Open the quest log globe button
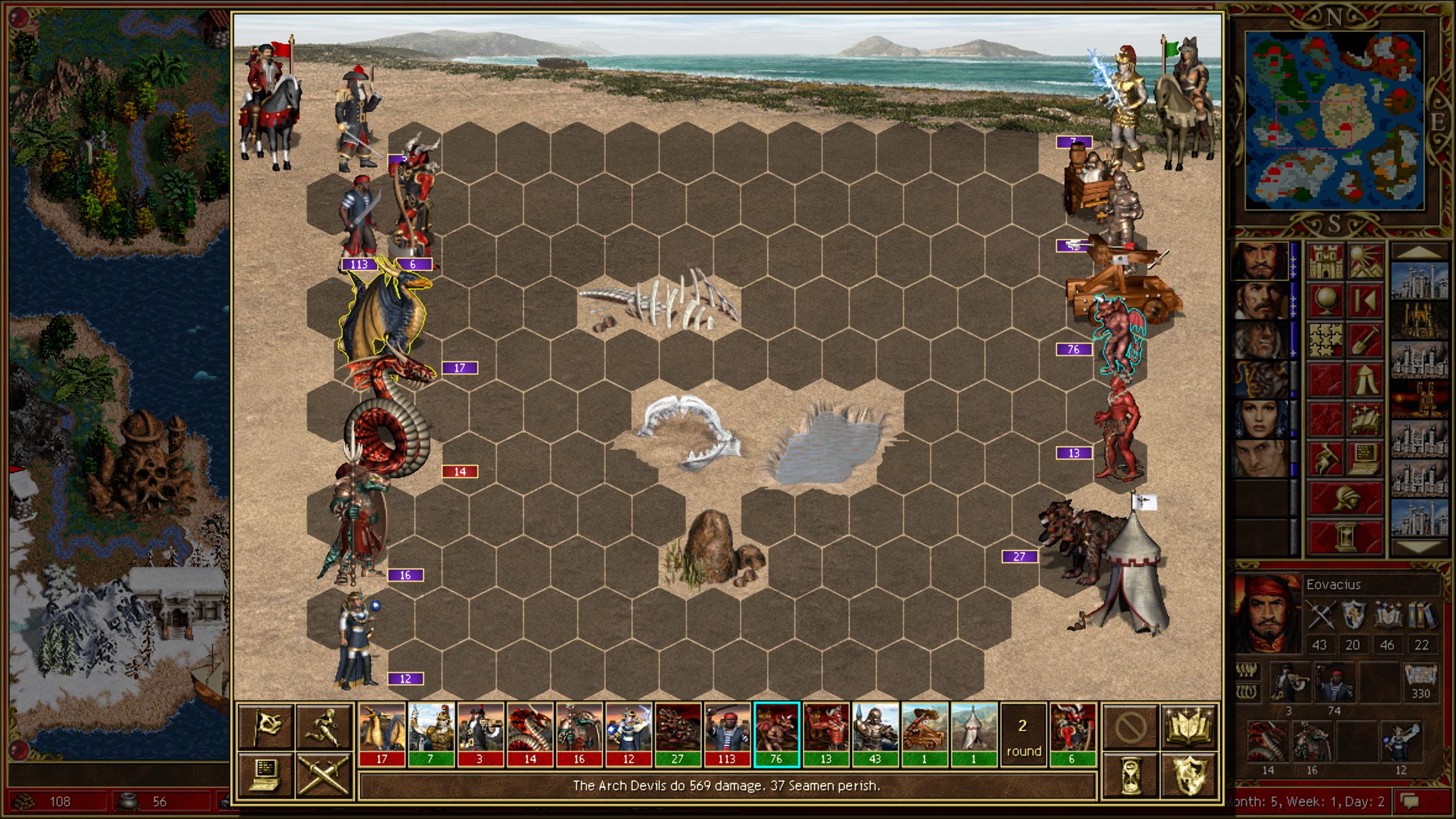This screenshot has height=819, width=1456. pyautogui.click(x=1326, y=302)
